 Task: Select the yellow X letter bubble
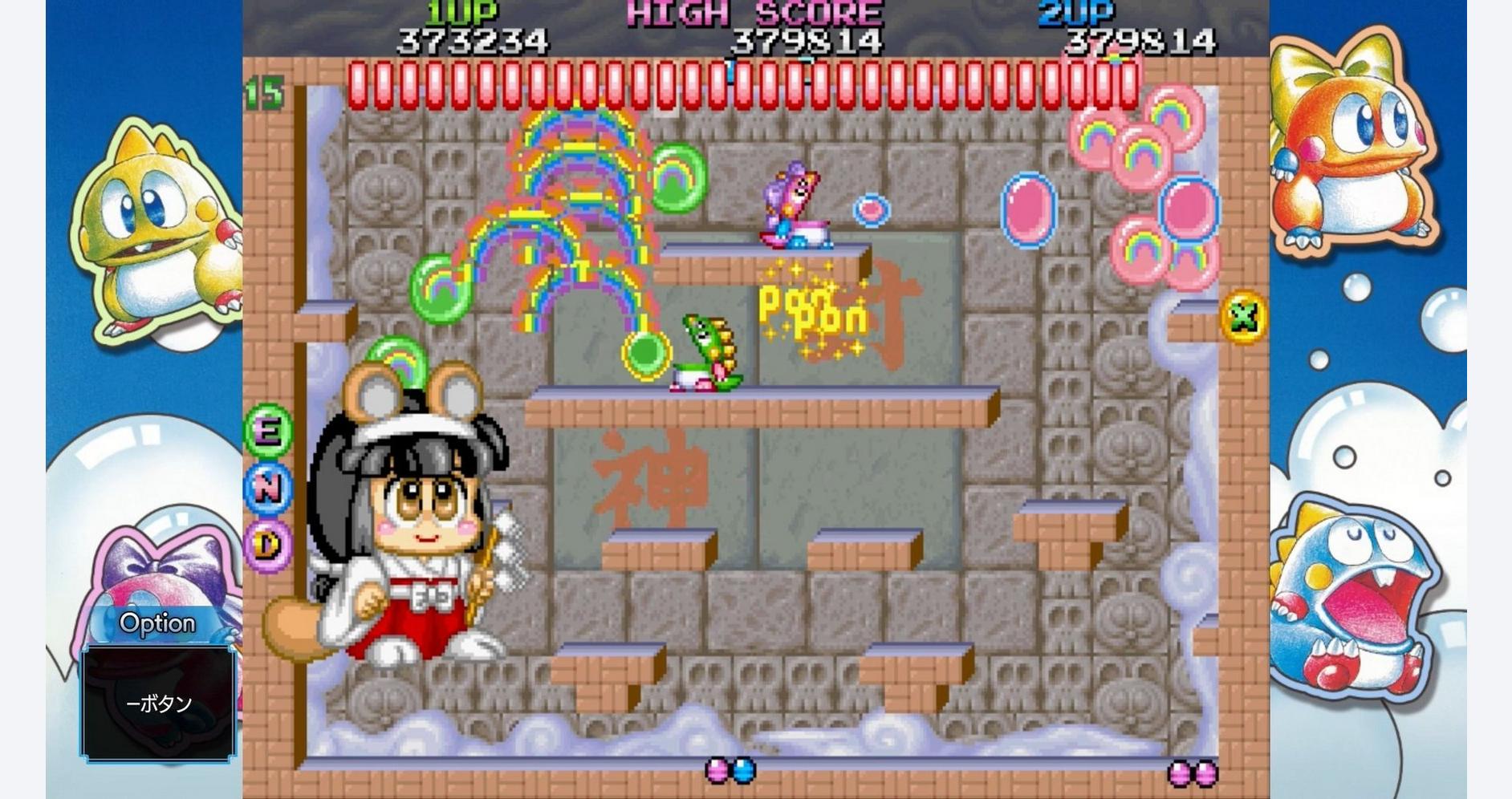pos(1243,318)
